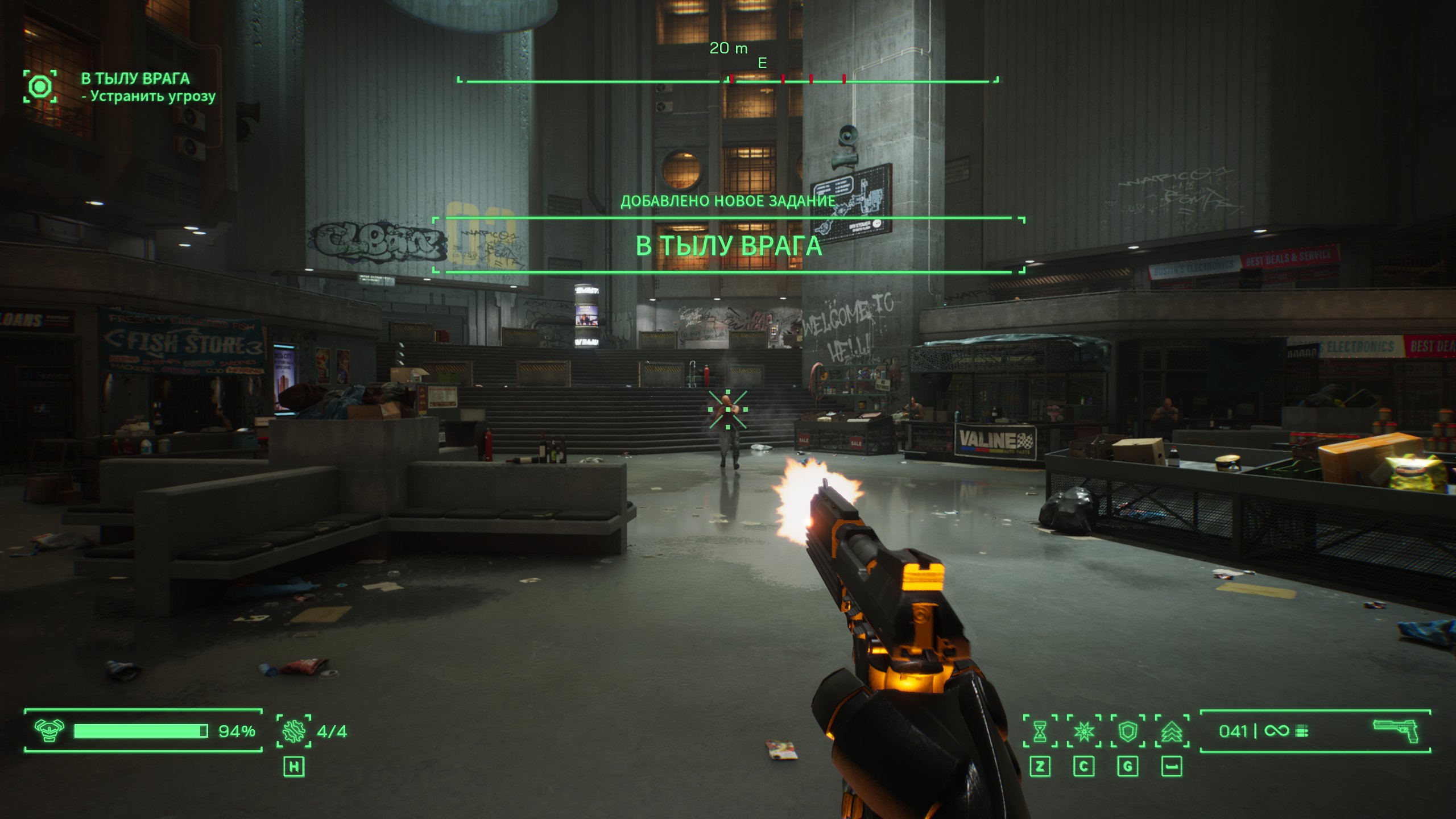Enable the shield armor ability
The height and width of the screenshot is (819, 1456).
point(1127,731)
